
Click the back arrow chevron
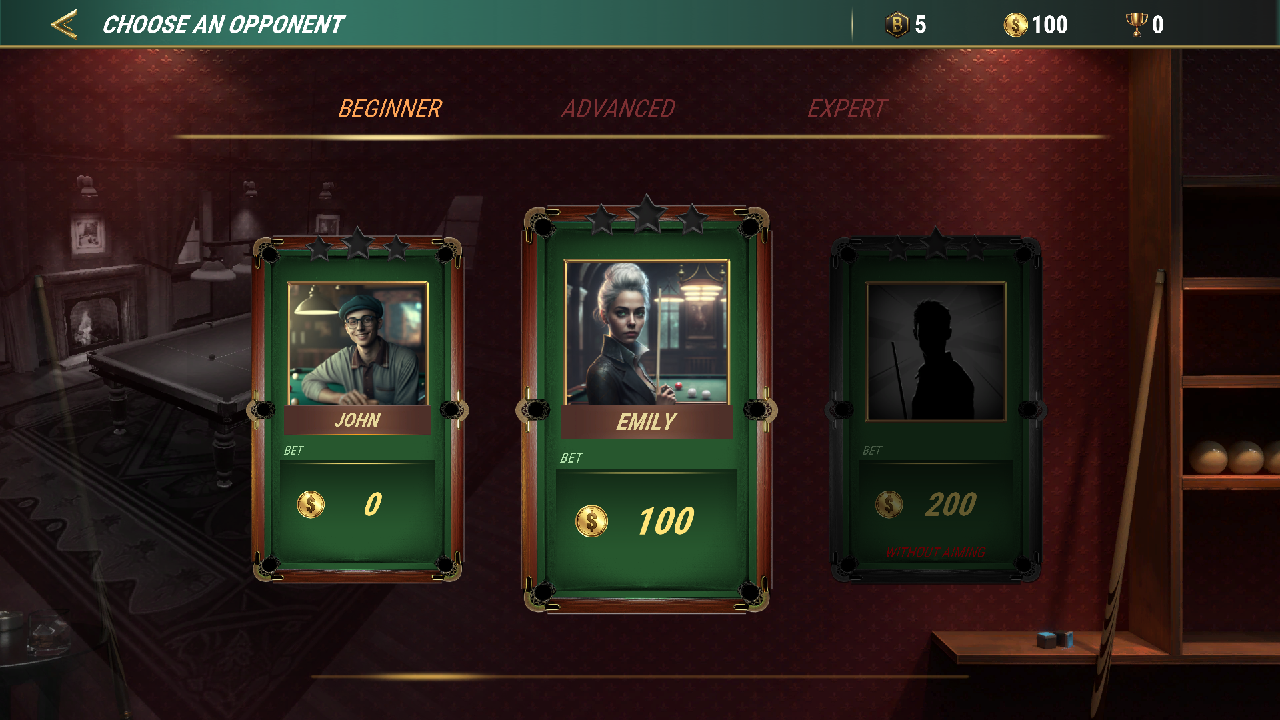click(63, 23)
